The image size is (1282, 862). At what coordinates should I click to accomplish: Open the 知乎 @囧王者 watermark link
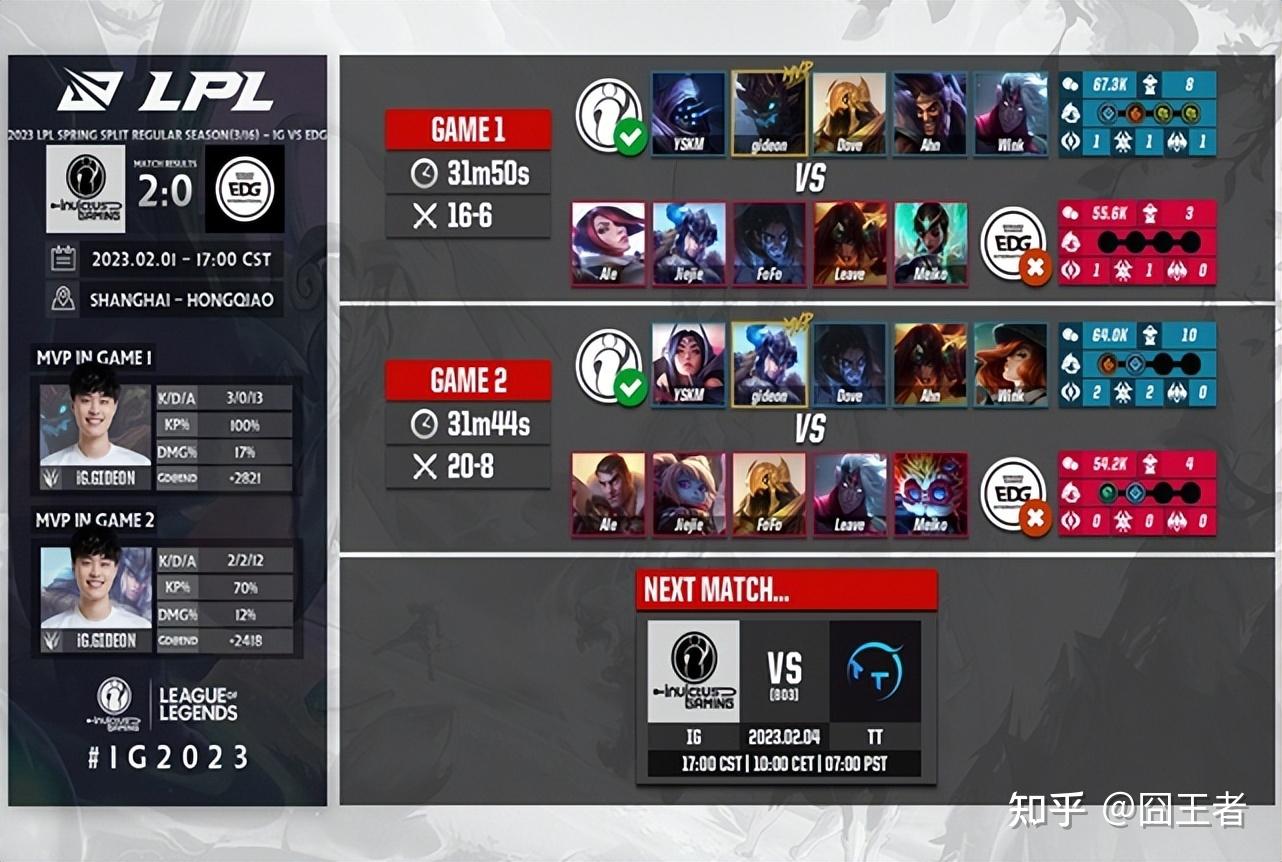1126,809
